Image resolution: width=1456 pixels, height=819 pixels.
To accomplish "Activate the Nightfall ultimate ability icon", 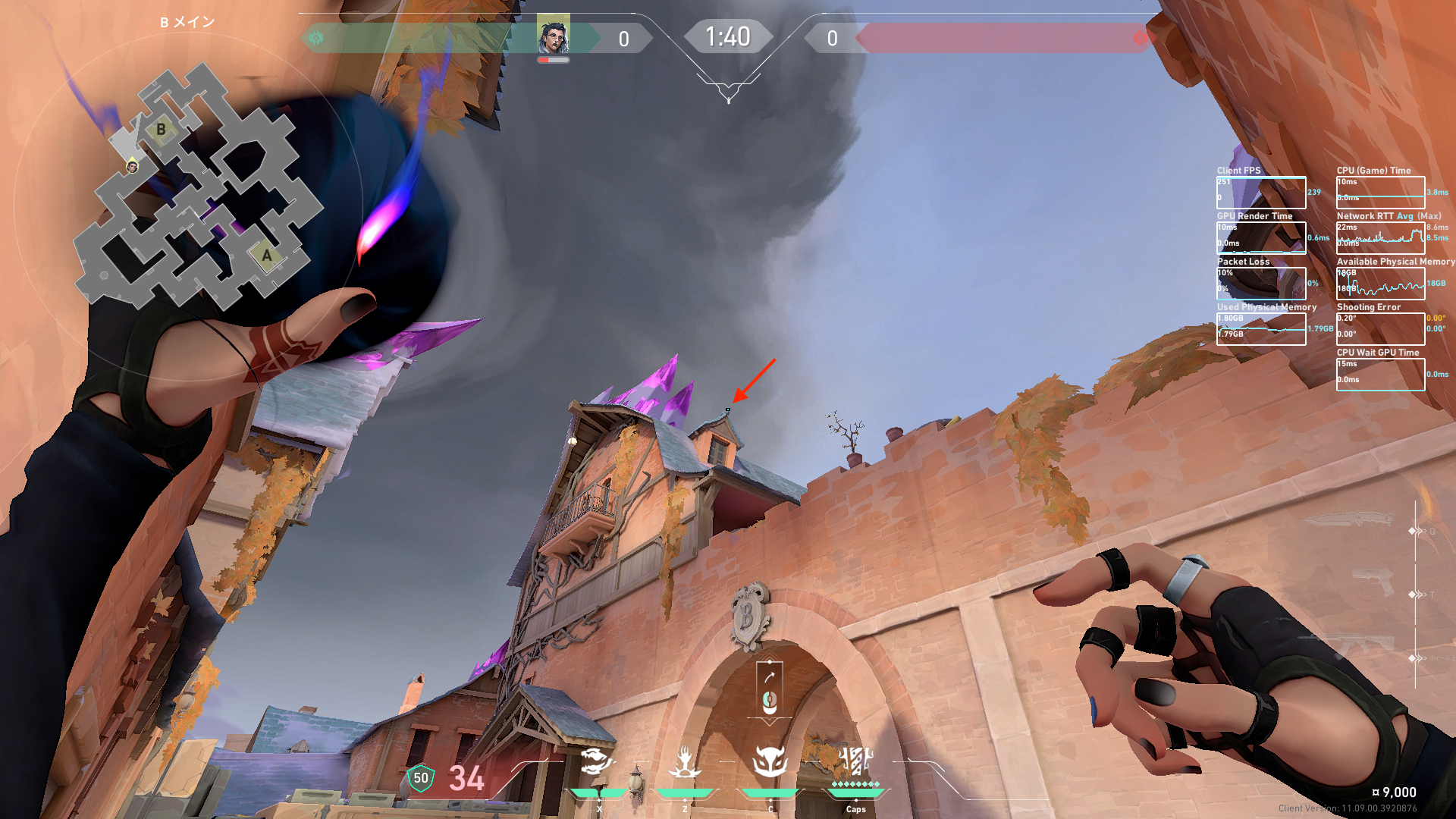I will coord(856,761).
